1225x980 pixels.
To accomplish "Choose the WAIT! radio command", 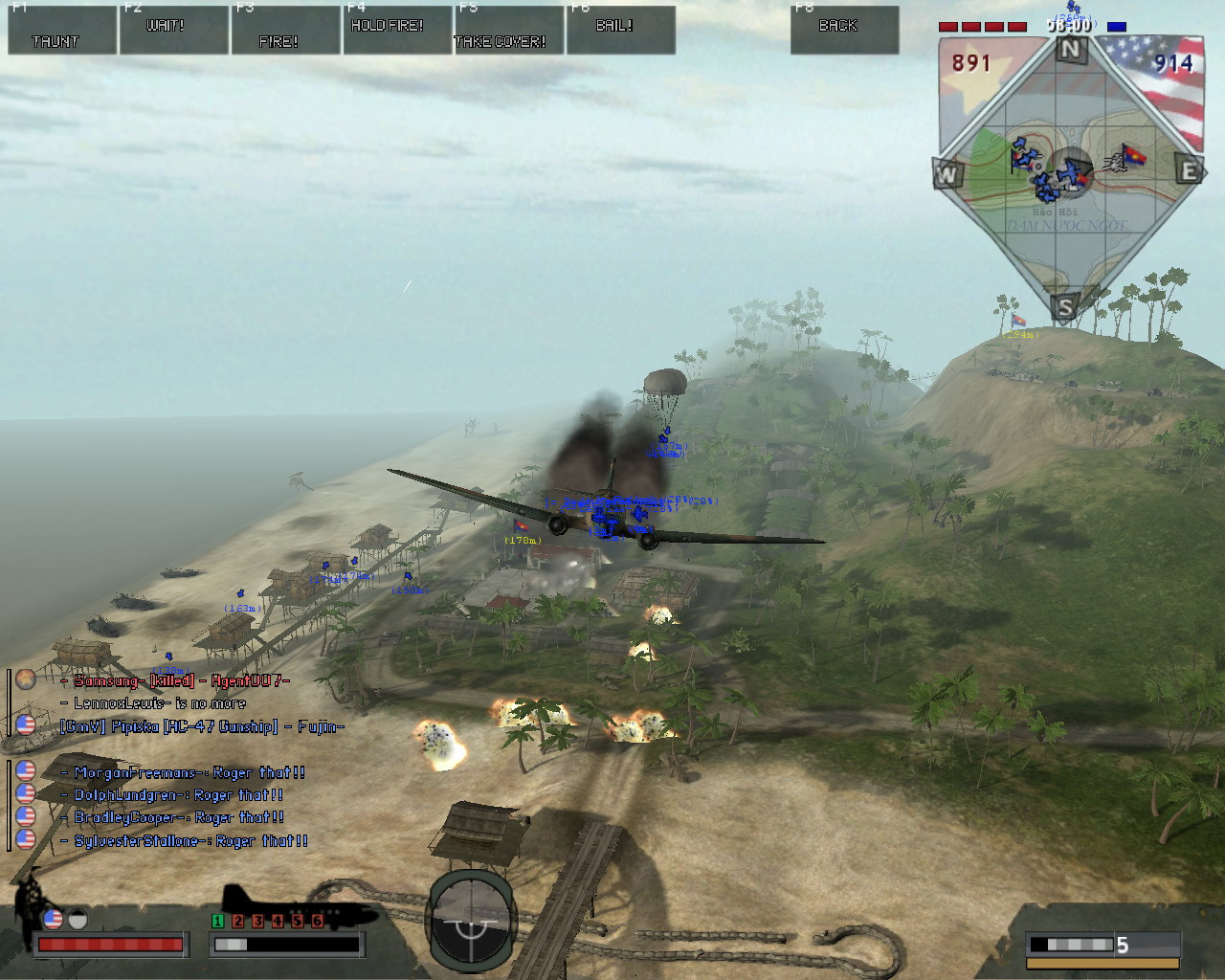I will [174, 30].
